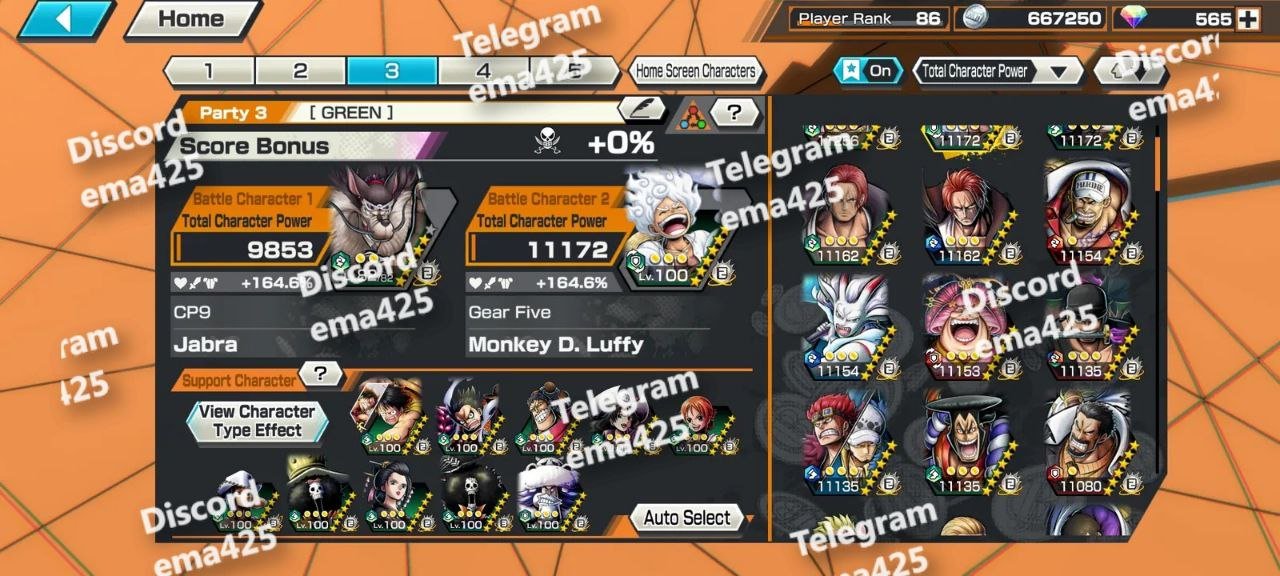Viewport: 1280px width, 576px height.
Task: Open party help question mark button
Action: tap(735, 112)
